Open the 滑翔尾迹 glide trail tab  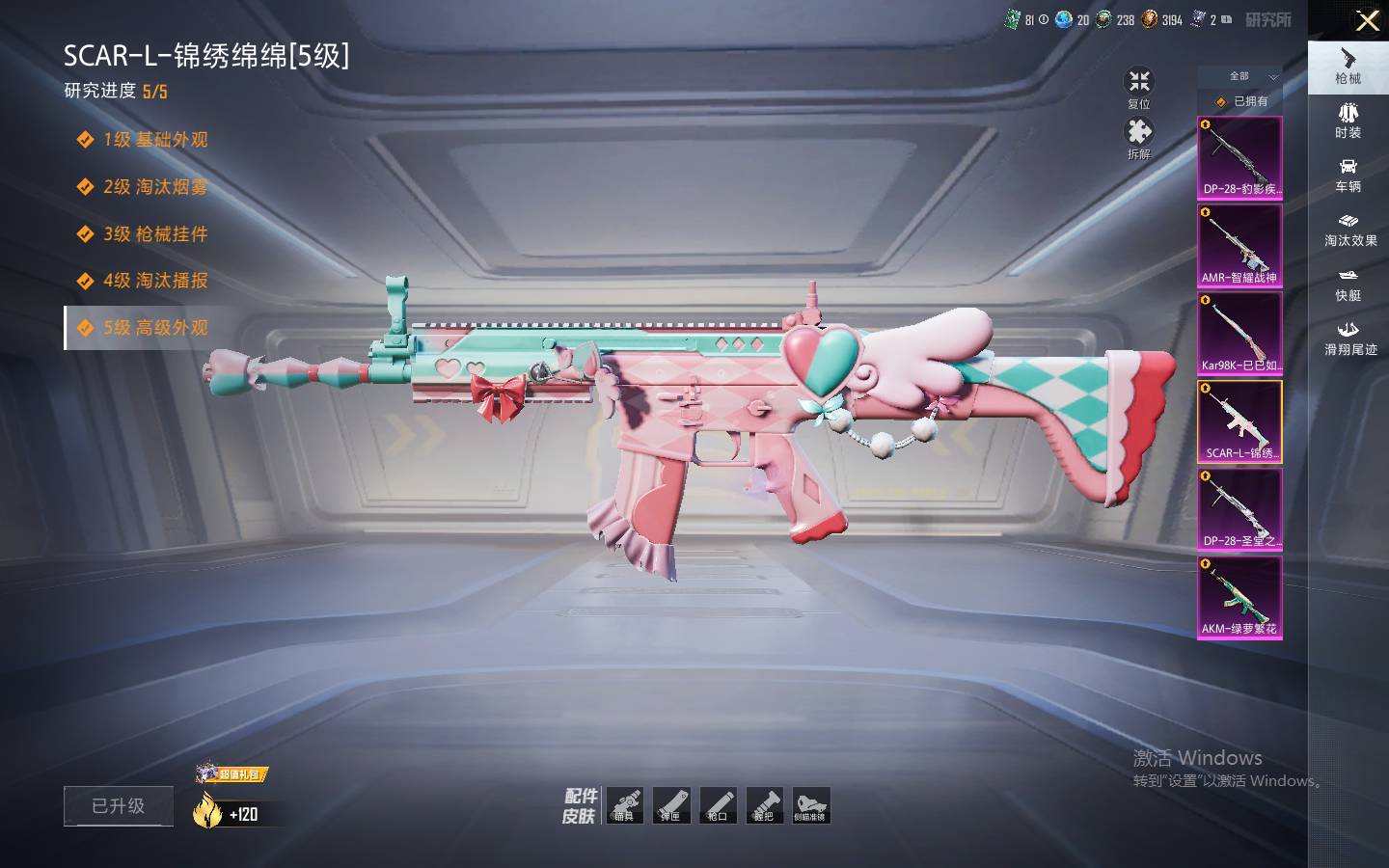pos(1348,338)
